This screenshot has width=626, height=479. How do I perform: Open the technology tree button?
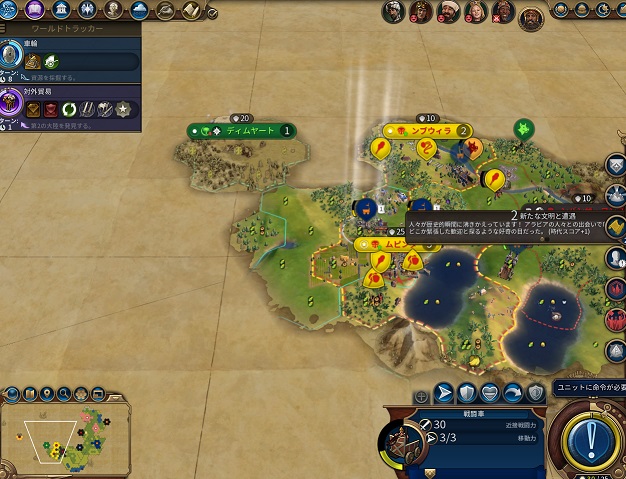13,10
